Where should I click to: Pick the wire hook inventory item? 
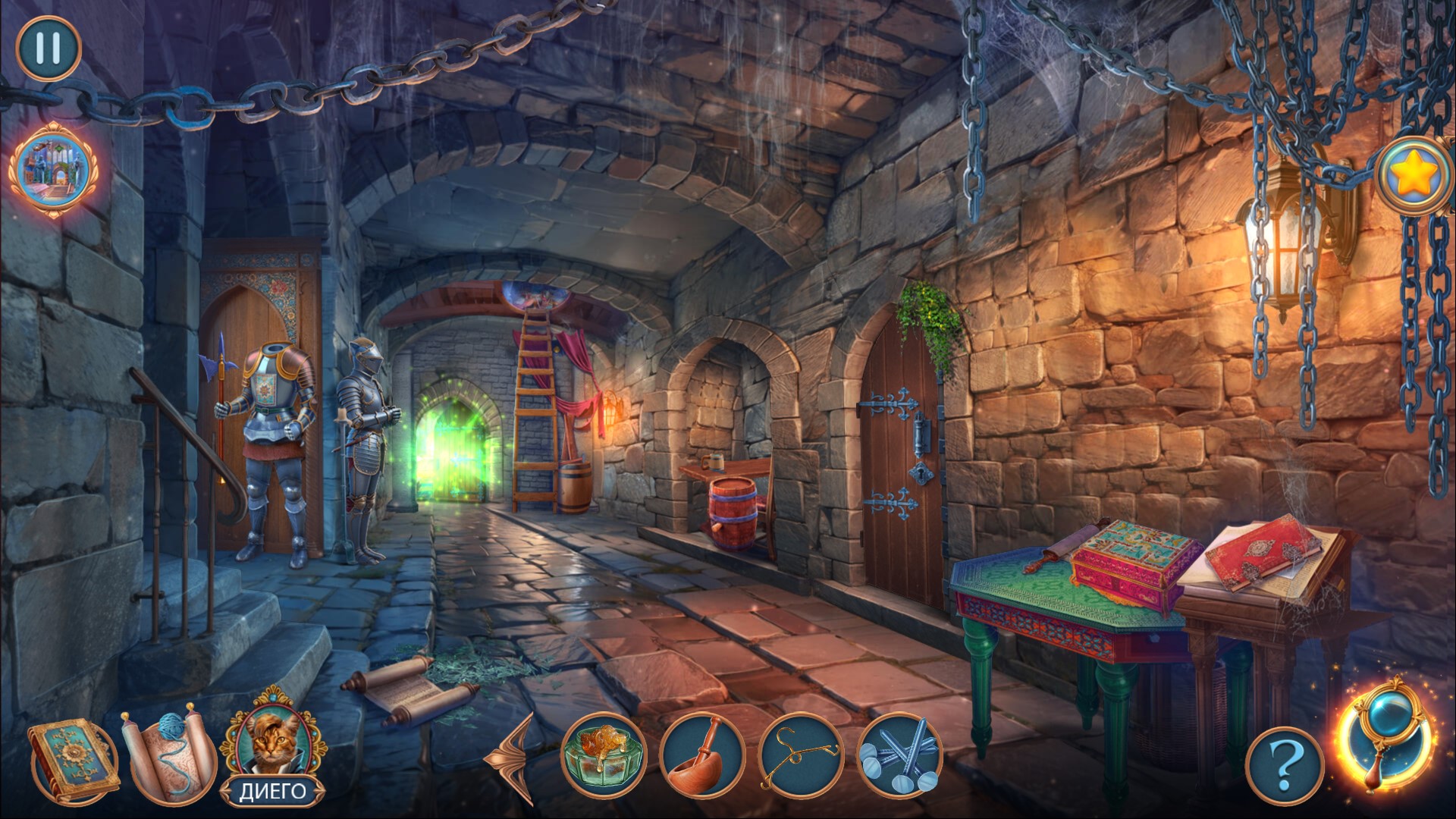point(800,755)
